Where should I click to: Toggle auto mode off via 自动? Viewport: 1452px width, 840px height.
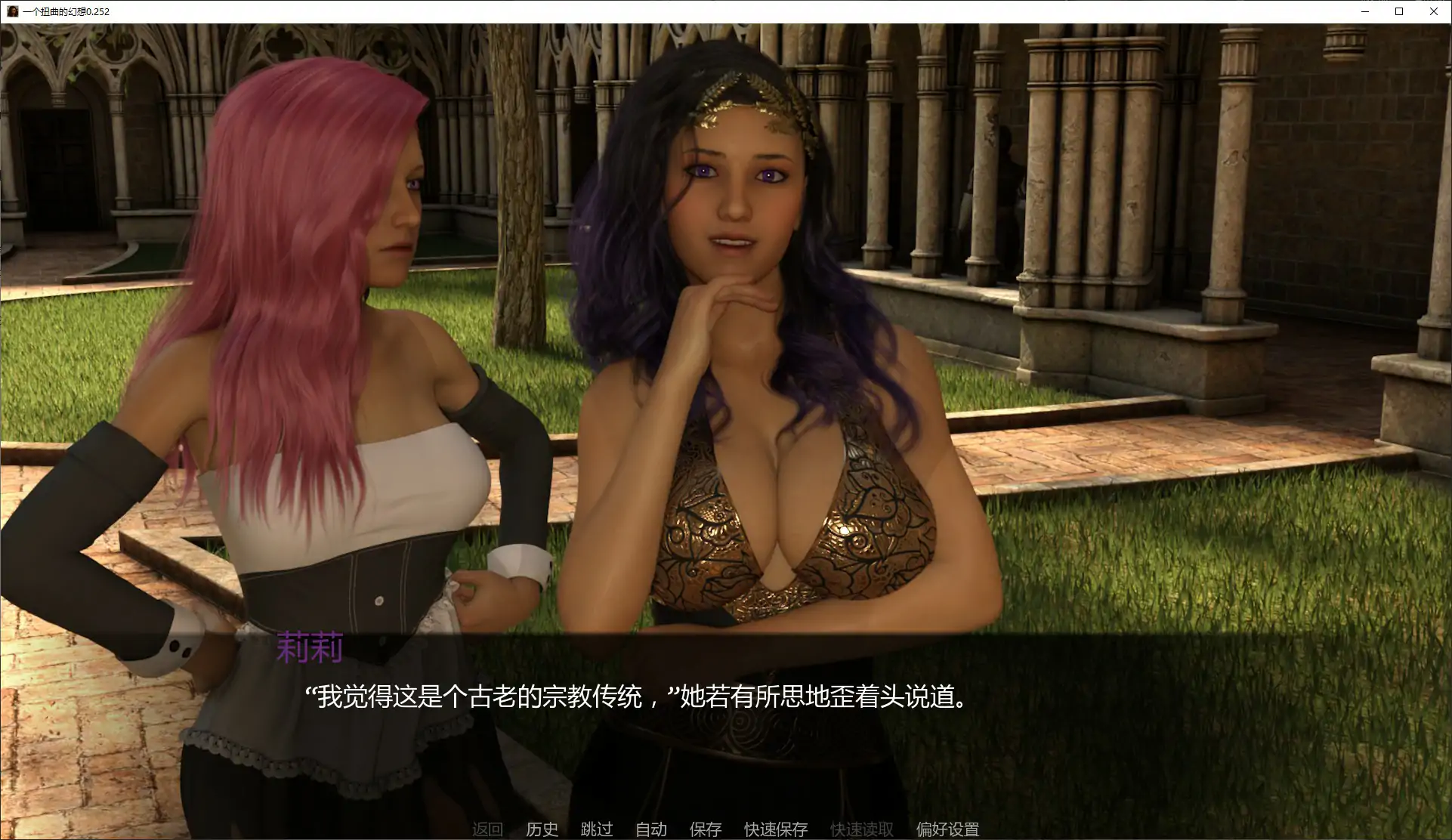pos(652,828)
